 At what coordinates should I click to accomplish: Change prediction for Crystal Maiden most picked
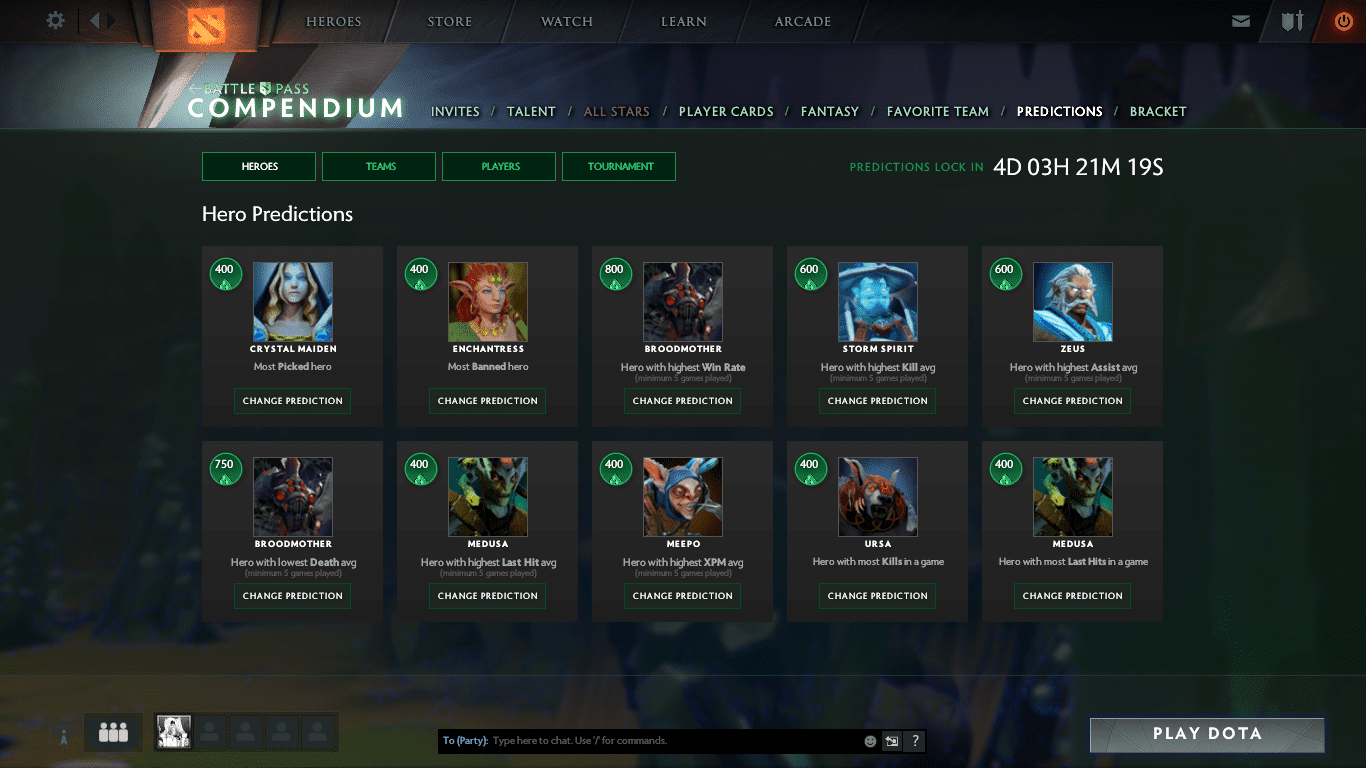click(x=293, y=401)
